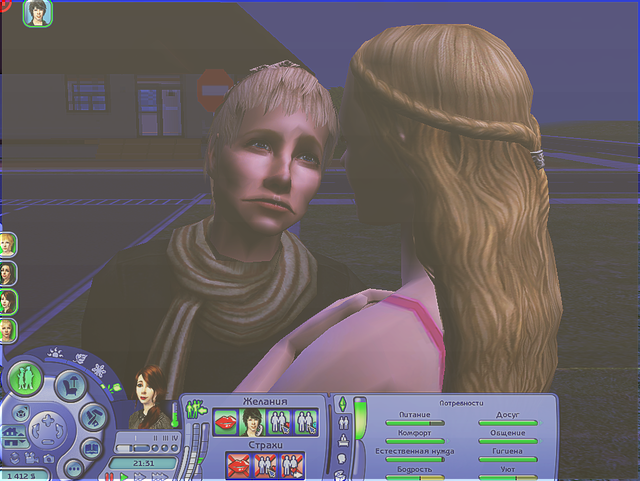Click the dark-haired Sim portrait in the top corner

37,13
